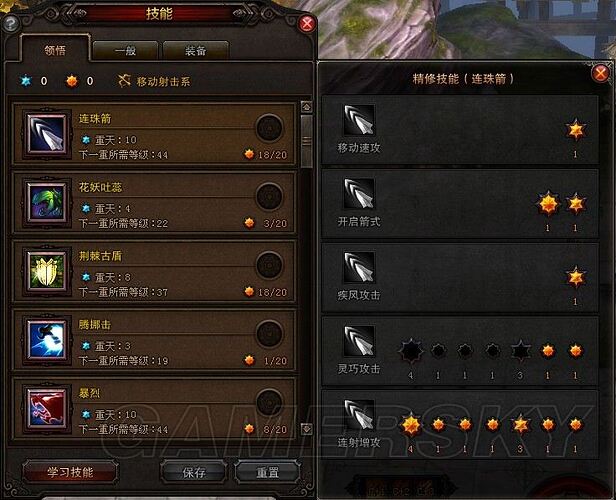The height and width of the screenshot is (500, 616).
Task: Click the skill list scrollbar
Action: (x=307, y=130)
